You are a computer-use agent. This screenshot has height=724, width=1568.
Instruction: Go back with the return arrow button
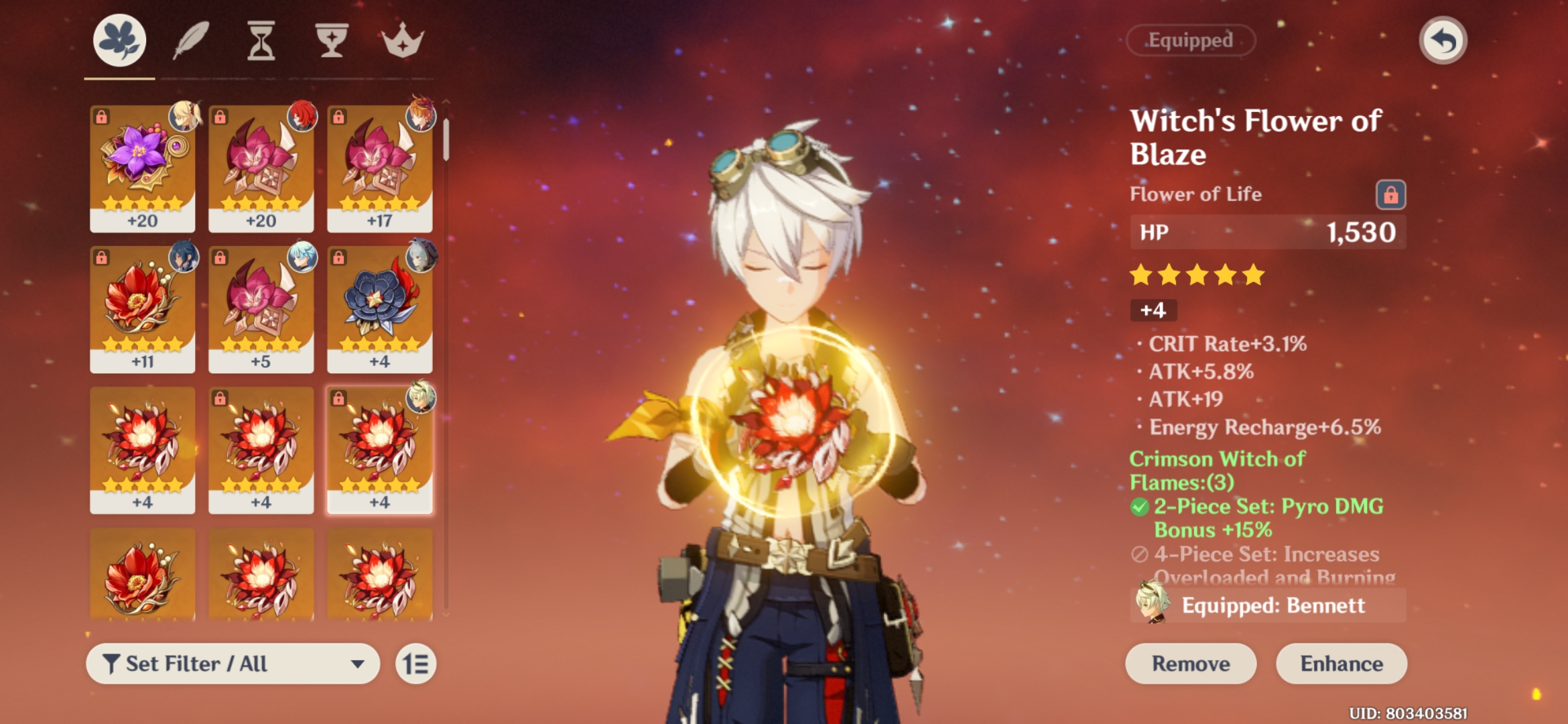[1443, 40]
